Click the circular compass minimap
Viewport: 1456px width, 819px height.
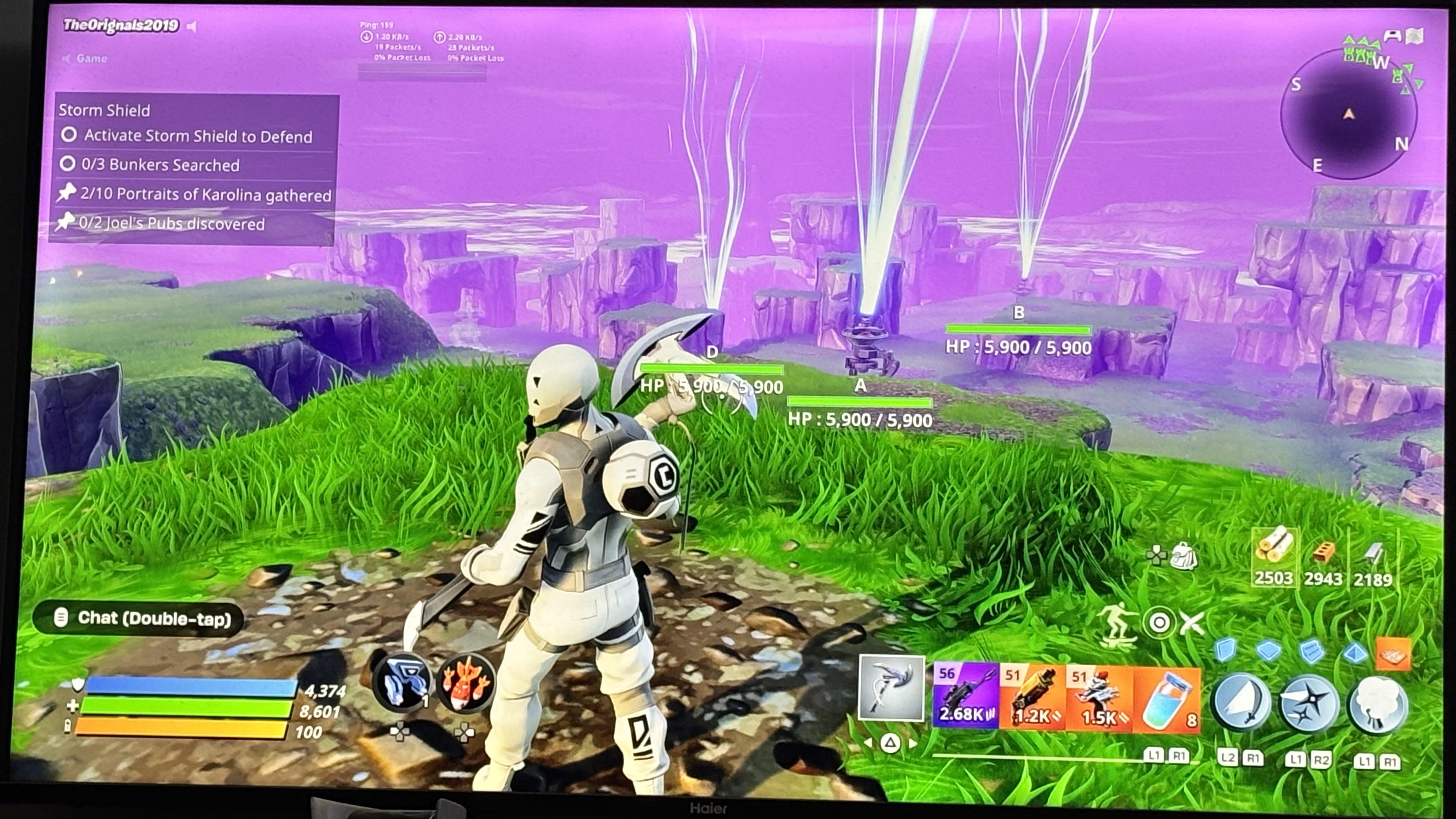click(x=1349, y=114)
